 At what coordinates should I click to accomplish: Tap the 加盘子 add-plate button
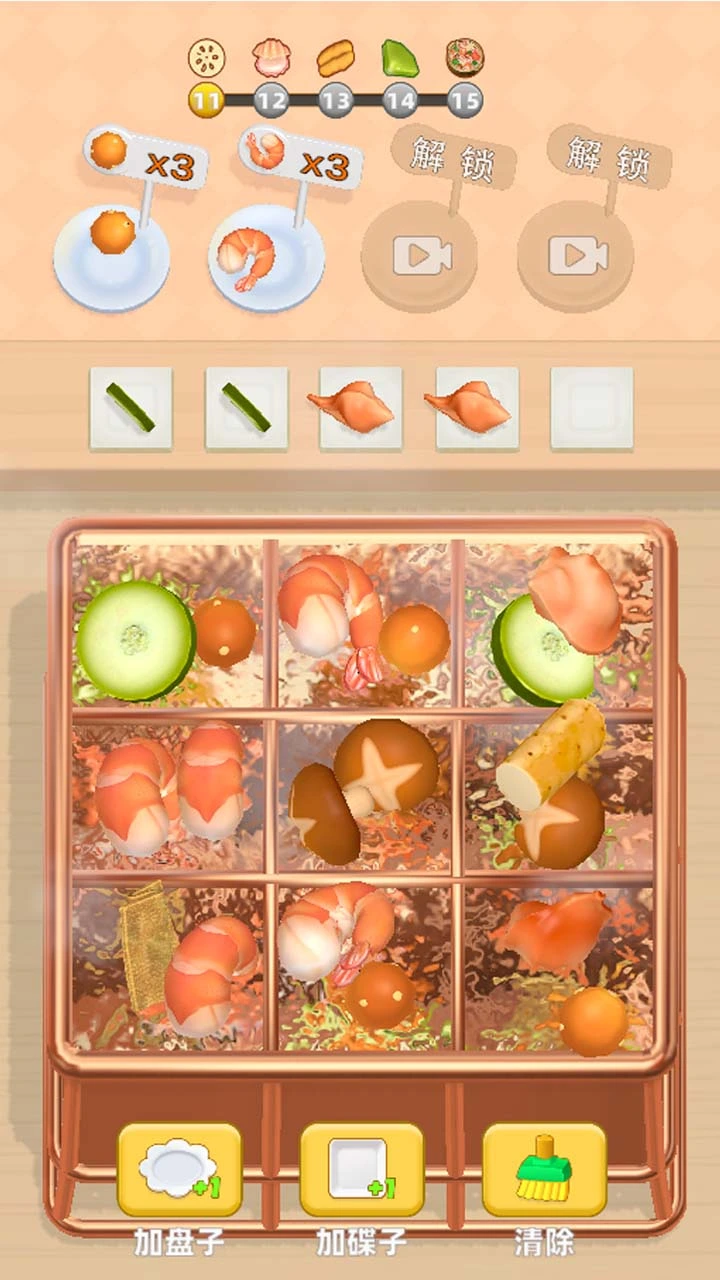pos(179,1168)
